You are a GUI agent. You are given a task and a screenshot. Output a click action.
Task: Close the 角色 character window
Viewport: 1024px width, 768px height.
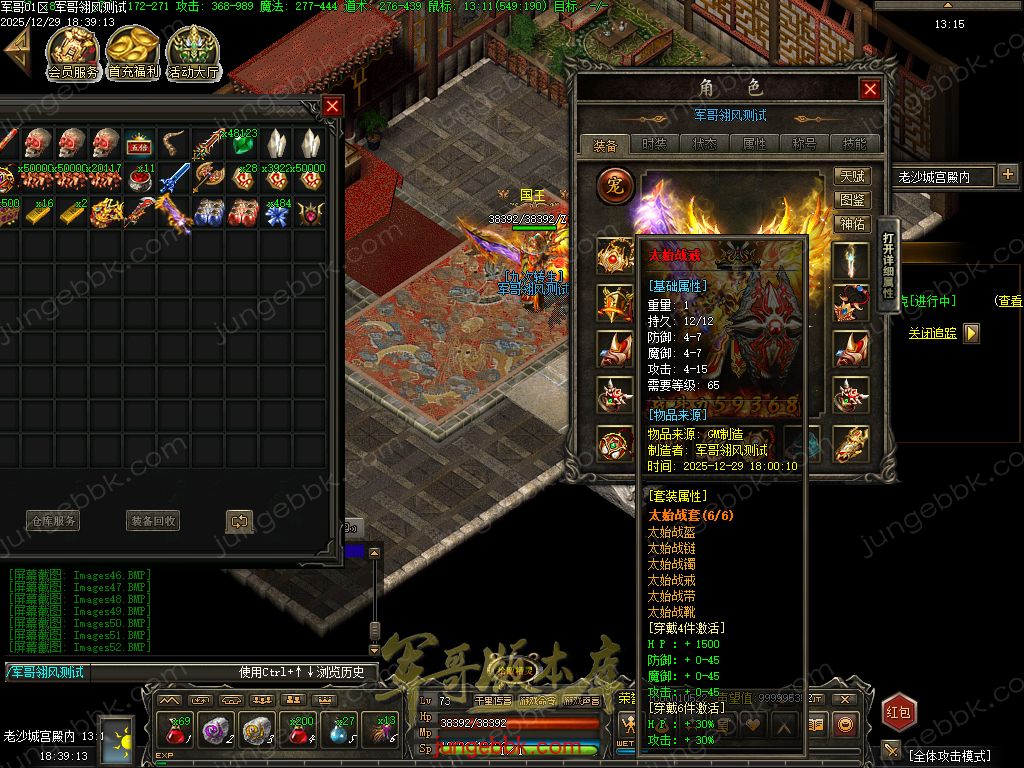coord(870,89)
